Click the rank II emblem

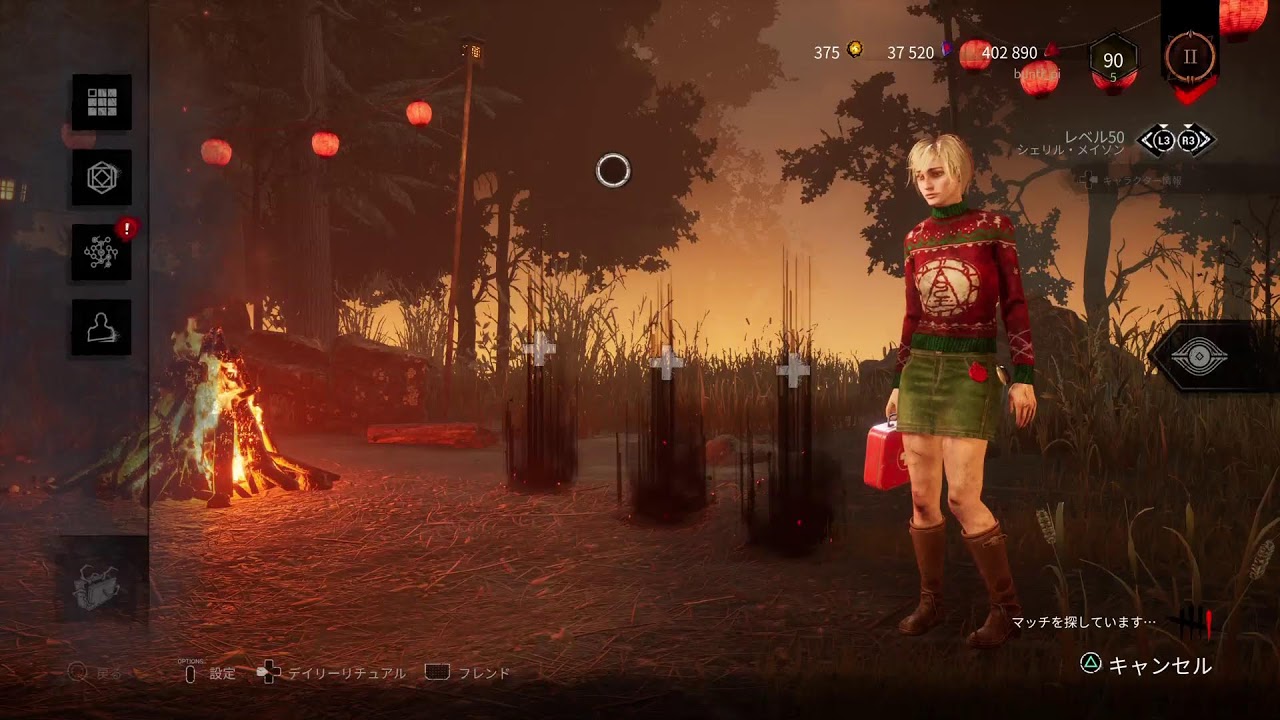tap(1190, 57)
